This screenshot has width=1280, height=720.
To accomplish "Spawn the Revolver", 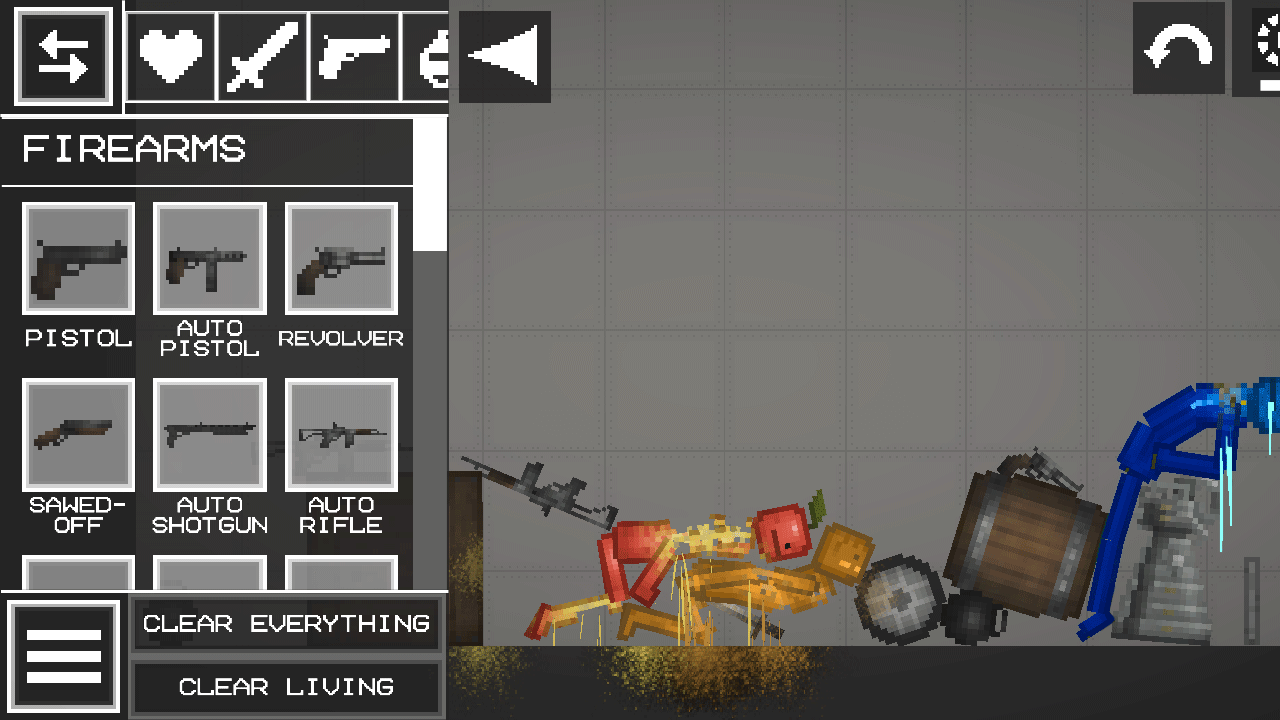I will (x=340, y=258).
